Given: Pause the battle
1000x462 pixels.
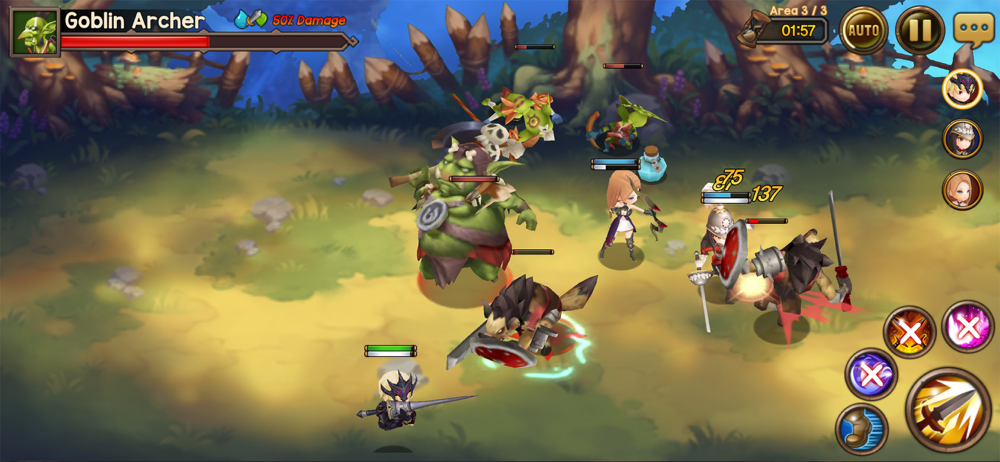Looking at the screenshot, I should (919, 30).
